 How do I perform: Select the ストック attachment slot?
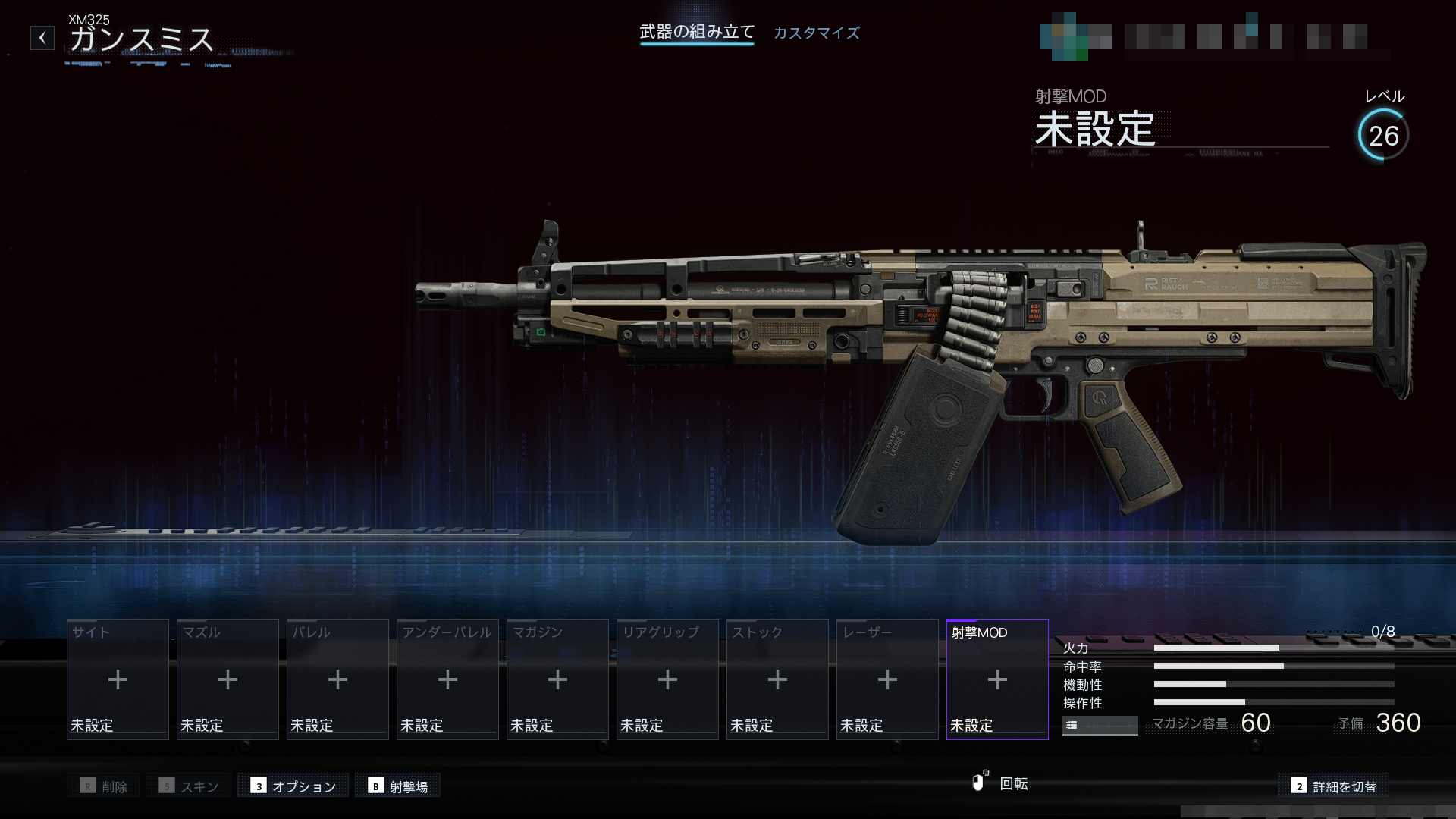point(777,679)
